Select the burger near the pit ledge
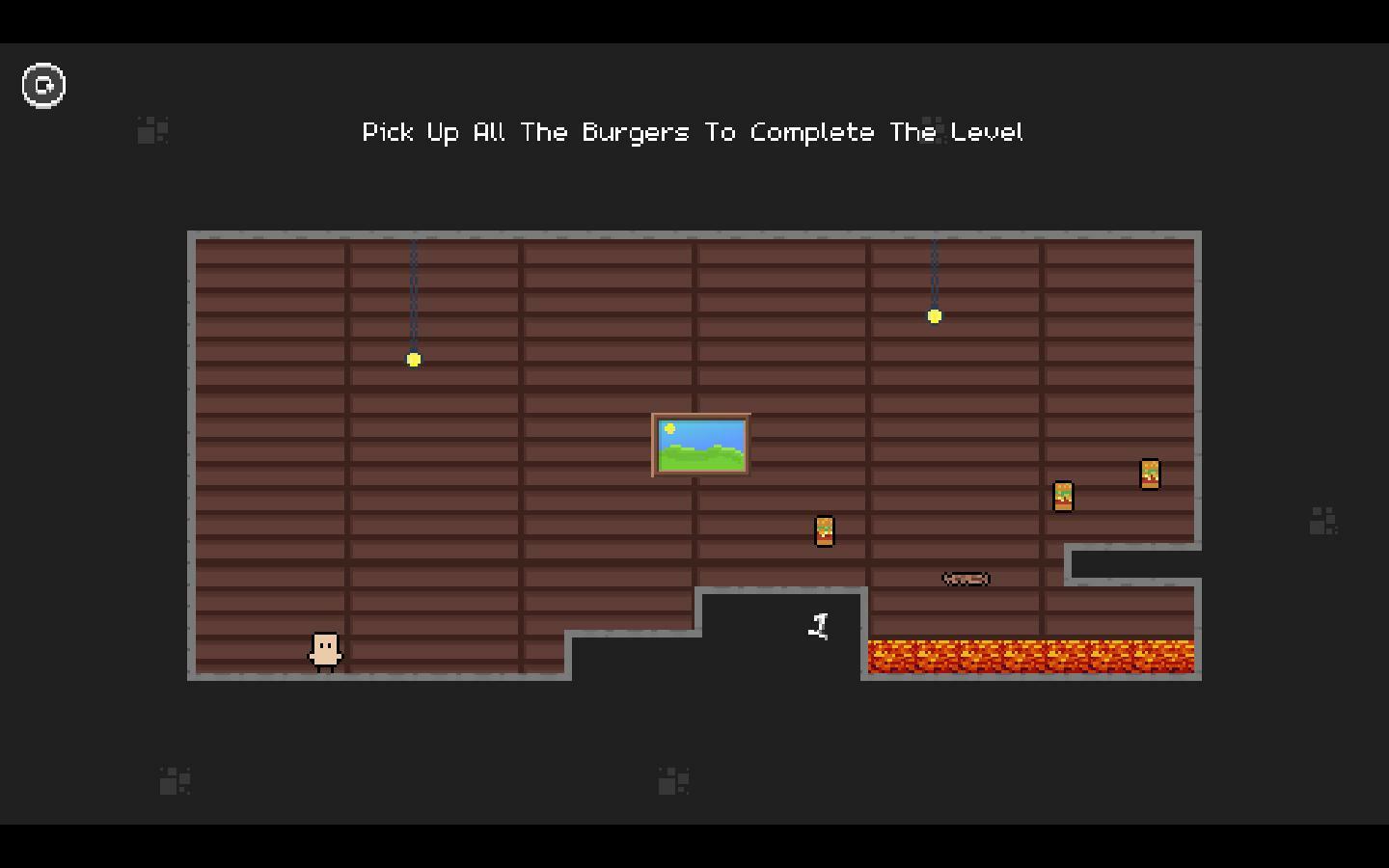 pyautogui.click(x=824, y=531)
